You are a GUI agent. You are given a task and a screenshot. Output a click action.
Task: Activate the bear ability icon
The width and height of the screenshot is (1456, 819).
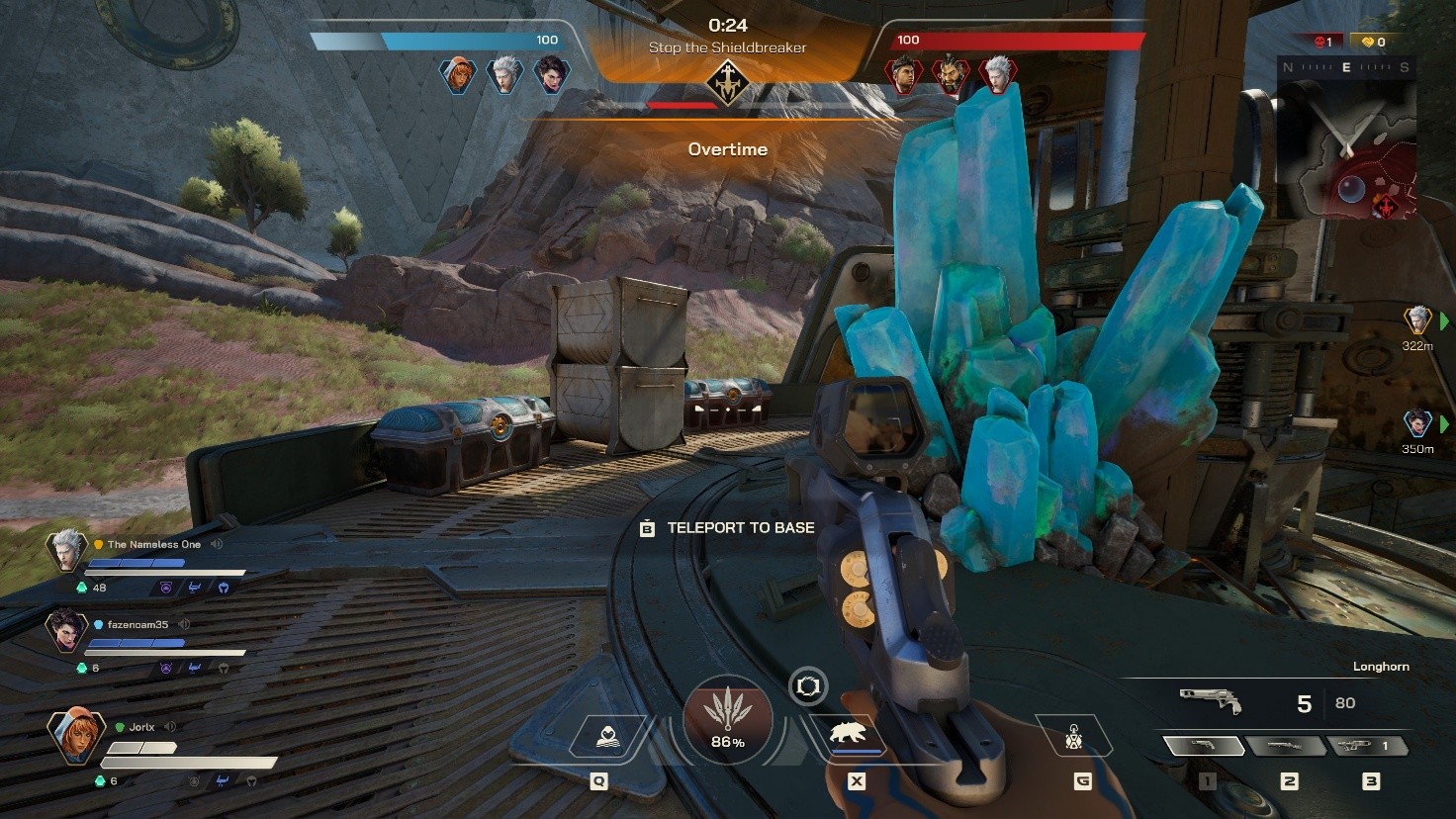(850, 736)
